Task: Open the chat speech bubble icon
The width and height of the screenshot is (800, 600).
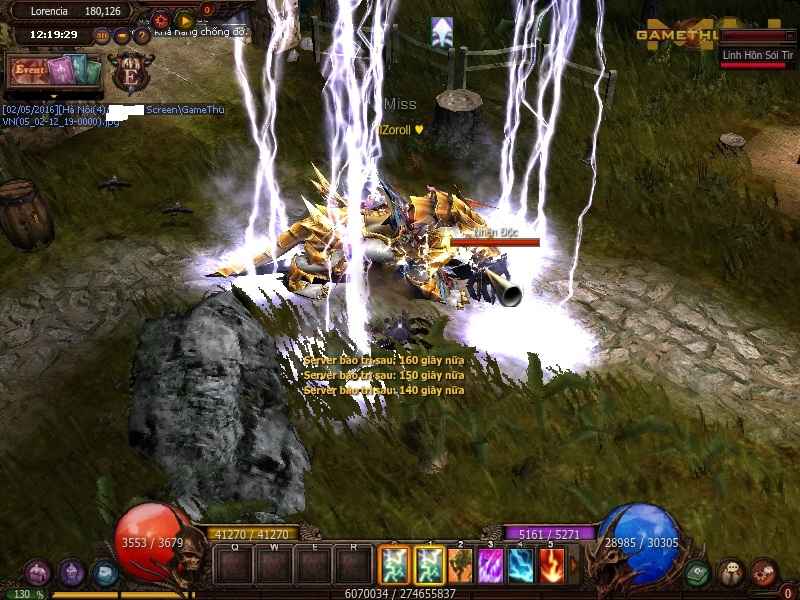Action: click(x=731, y=573)
